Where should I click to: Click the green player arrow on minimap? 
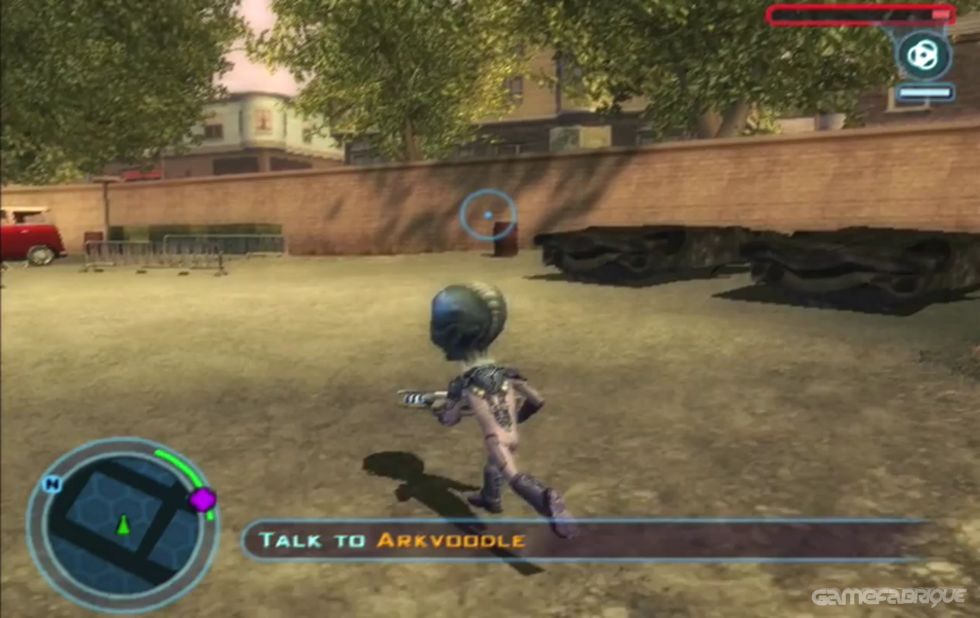coord(123,524)
